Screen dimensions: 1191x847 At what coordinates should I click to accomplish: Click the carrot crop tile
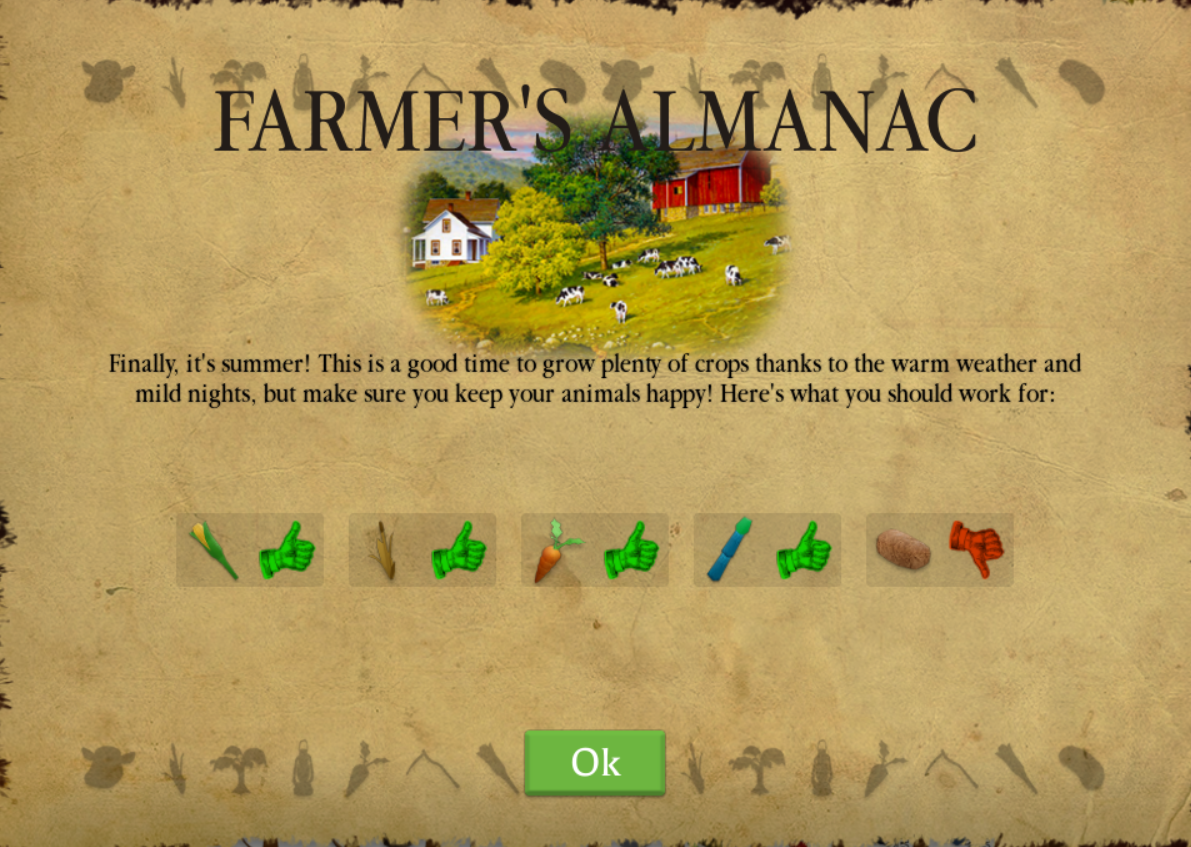click(595, 550)
